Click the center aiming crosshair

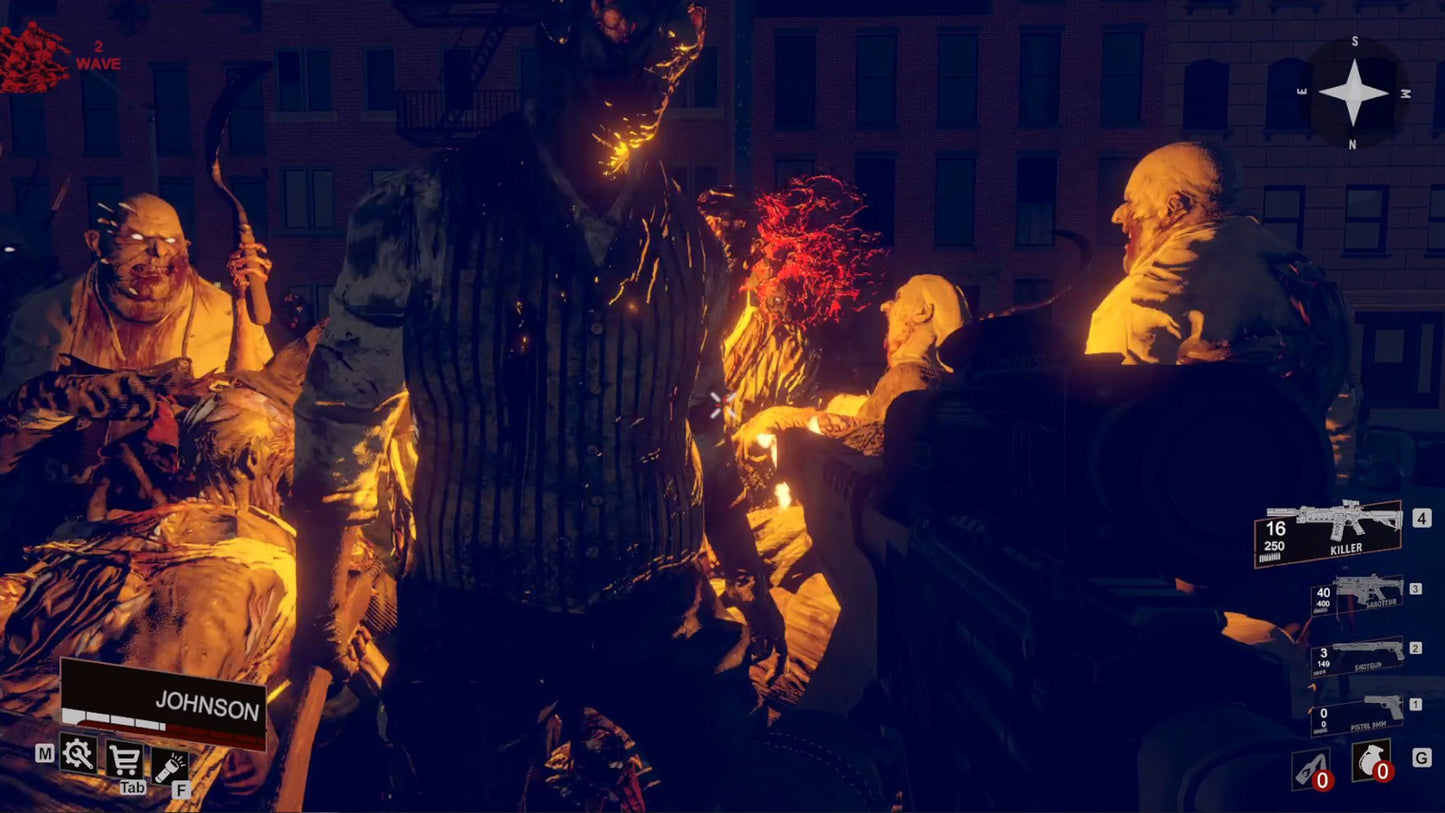tap(722, 406)
